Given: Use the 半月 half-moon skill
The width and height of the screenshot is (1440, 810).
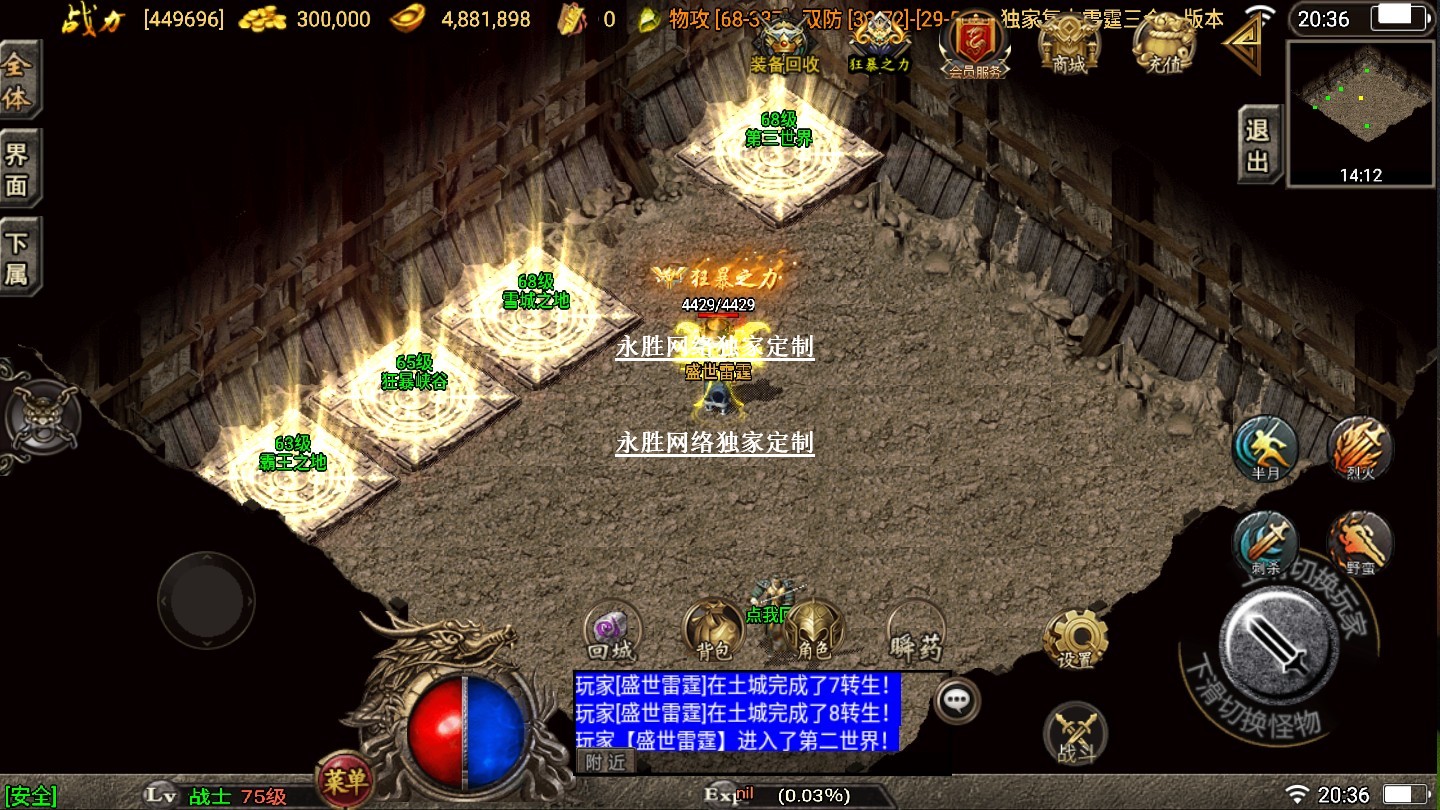Looking at the screenshot, I should pos(1265,448).
